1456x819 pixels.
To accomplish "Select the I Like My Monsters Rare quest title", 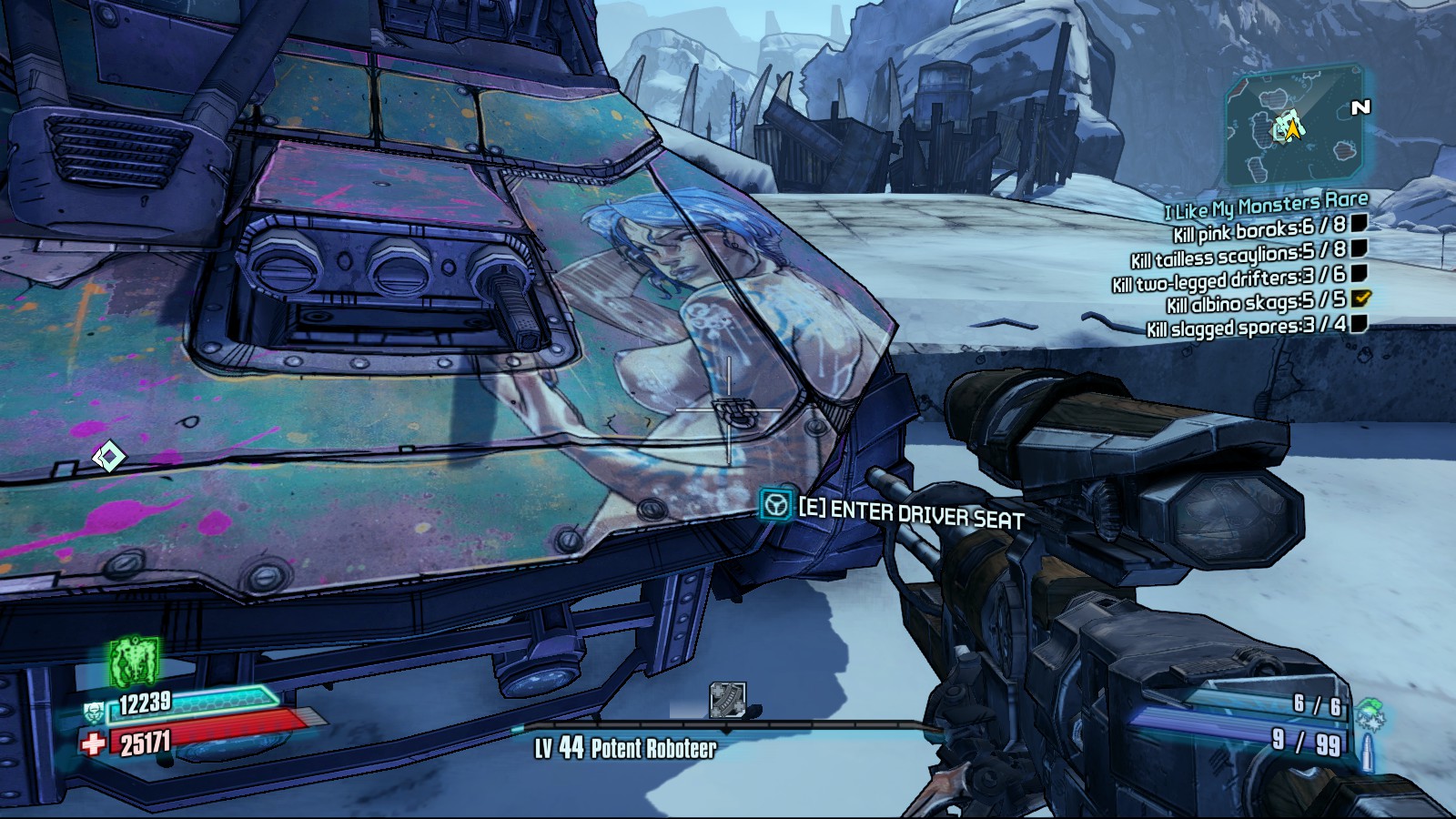I will (x=1266, y=207).
